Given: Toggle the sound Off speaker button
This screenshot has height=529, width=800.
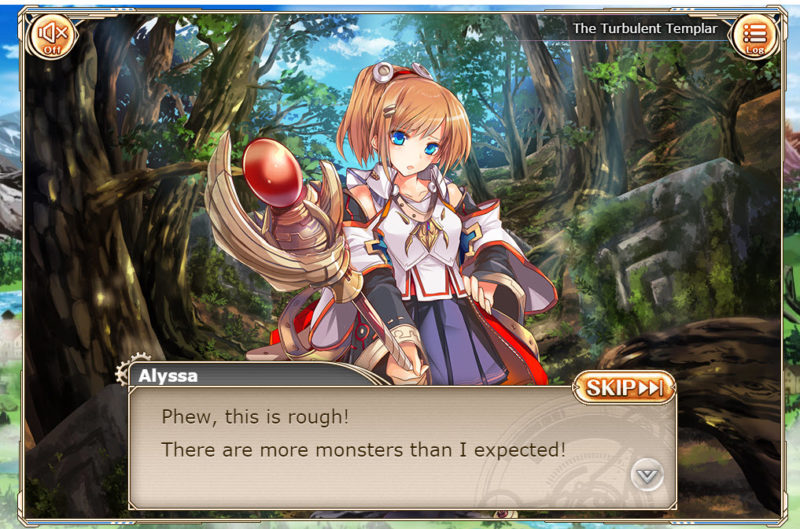Looking at the screenshot, I should click(50, 38).
